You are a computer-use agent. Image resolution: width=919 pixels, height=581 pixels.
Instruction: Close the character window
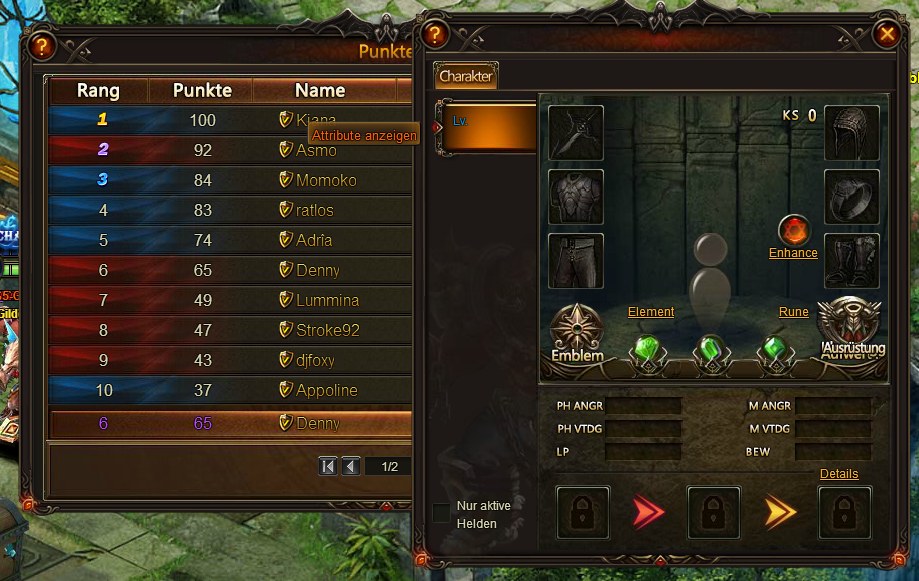pos(886,34)
